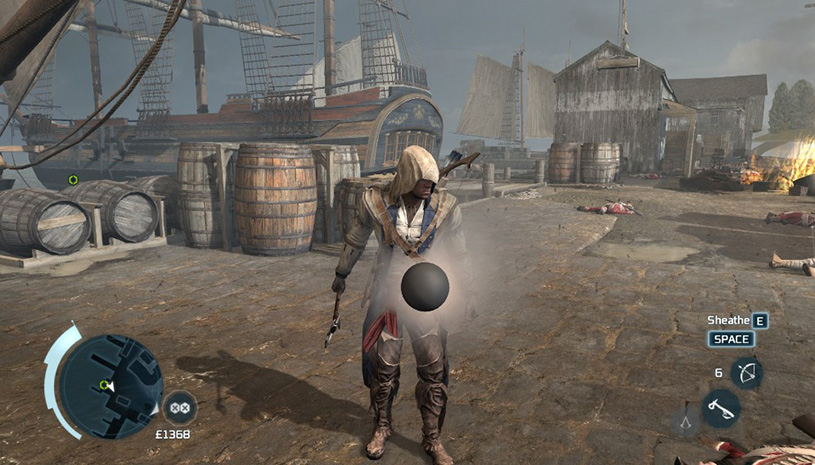
Task: Choose the tomahawk weapon icon
Action: (x=720, y=408)
